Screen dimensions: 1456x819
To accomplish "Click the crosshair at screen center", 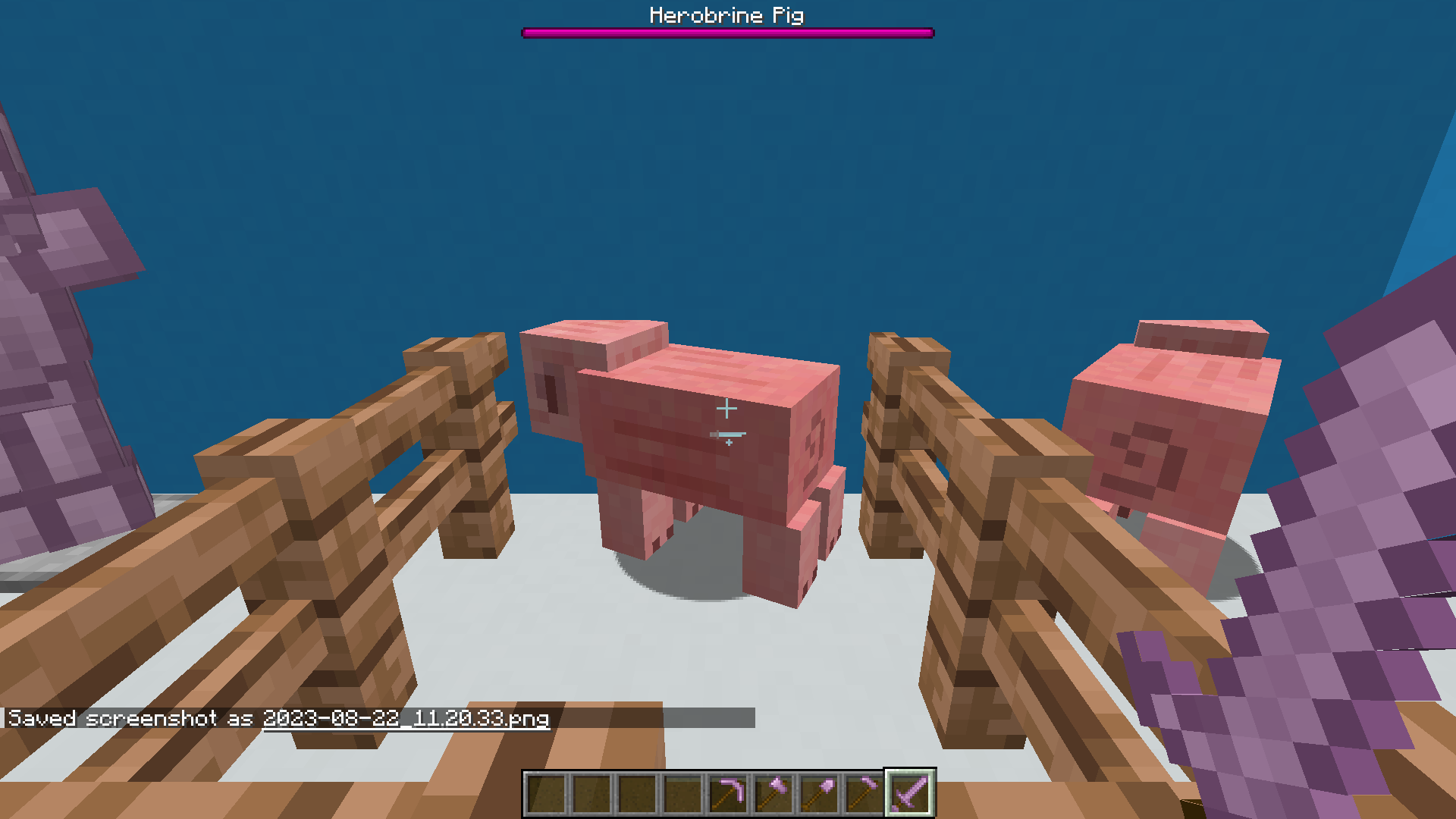I will (728, 409).
